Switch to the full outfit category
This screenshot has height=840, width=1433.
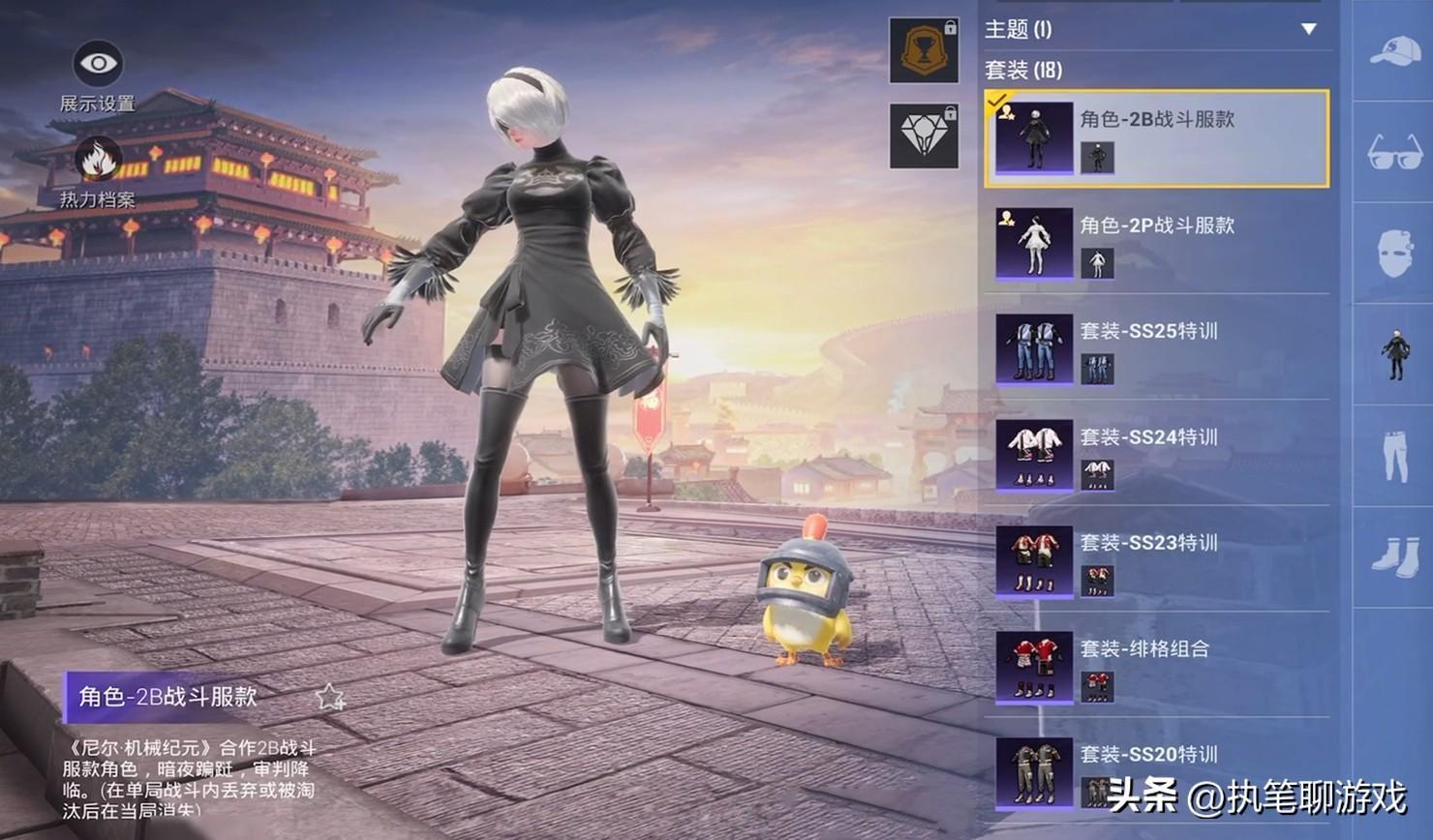(1394, 354)
